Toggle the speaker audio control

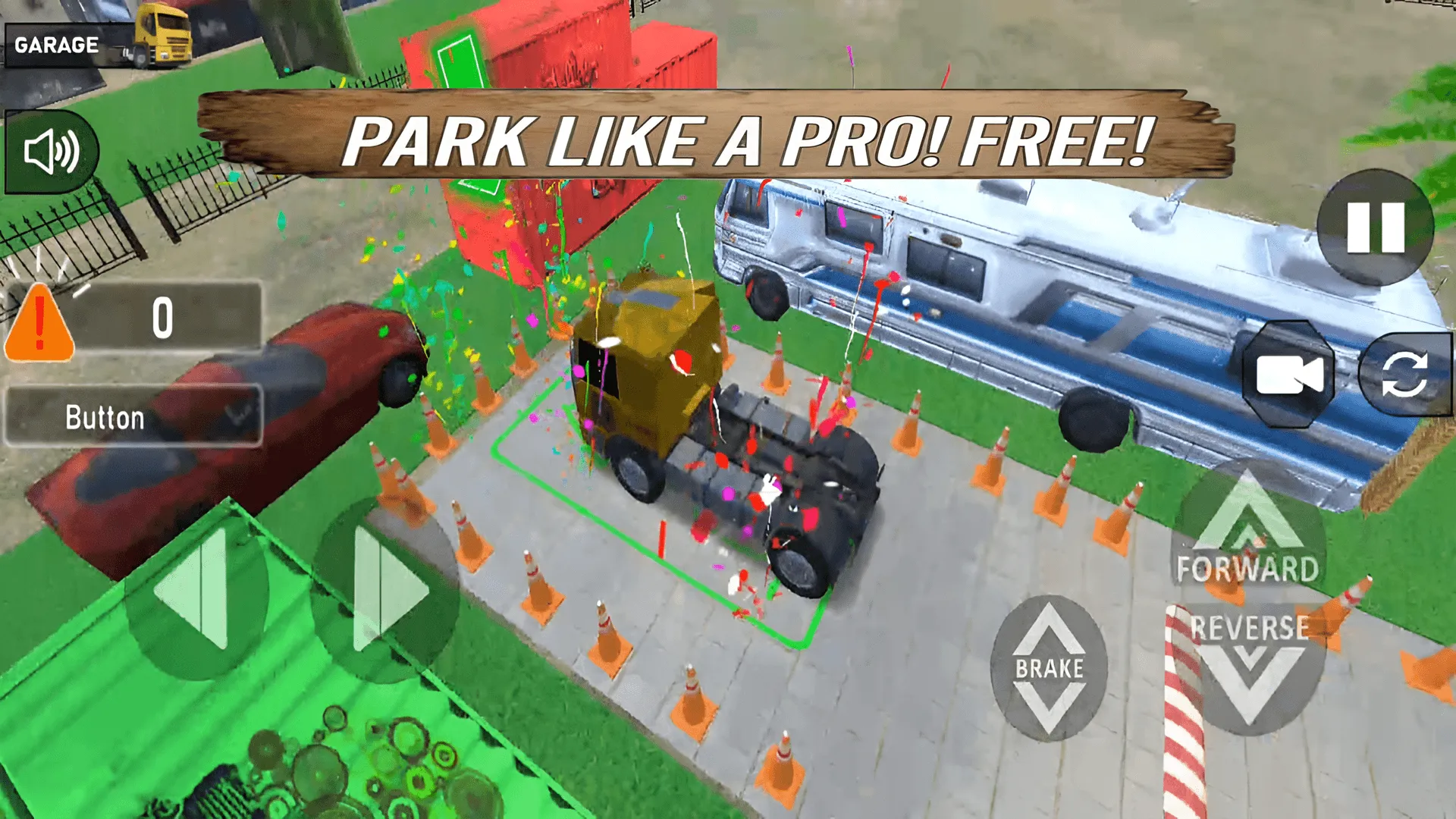tap(52, 149)
